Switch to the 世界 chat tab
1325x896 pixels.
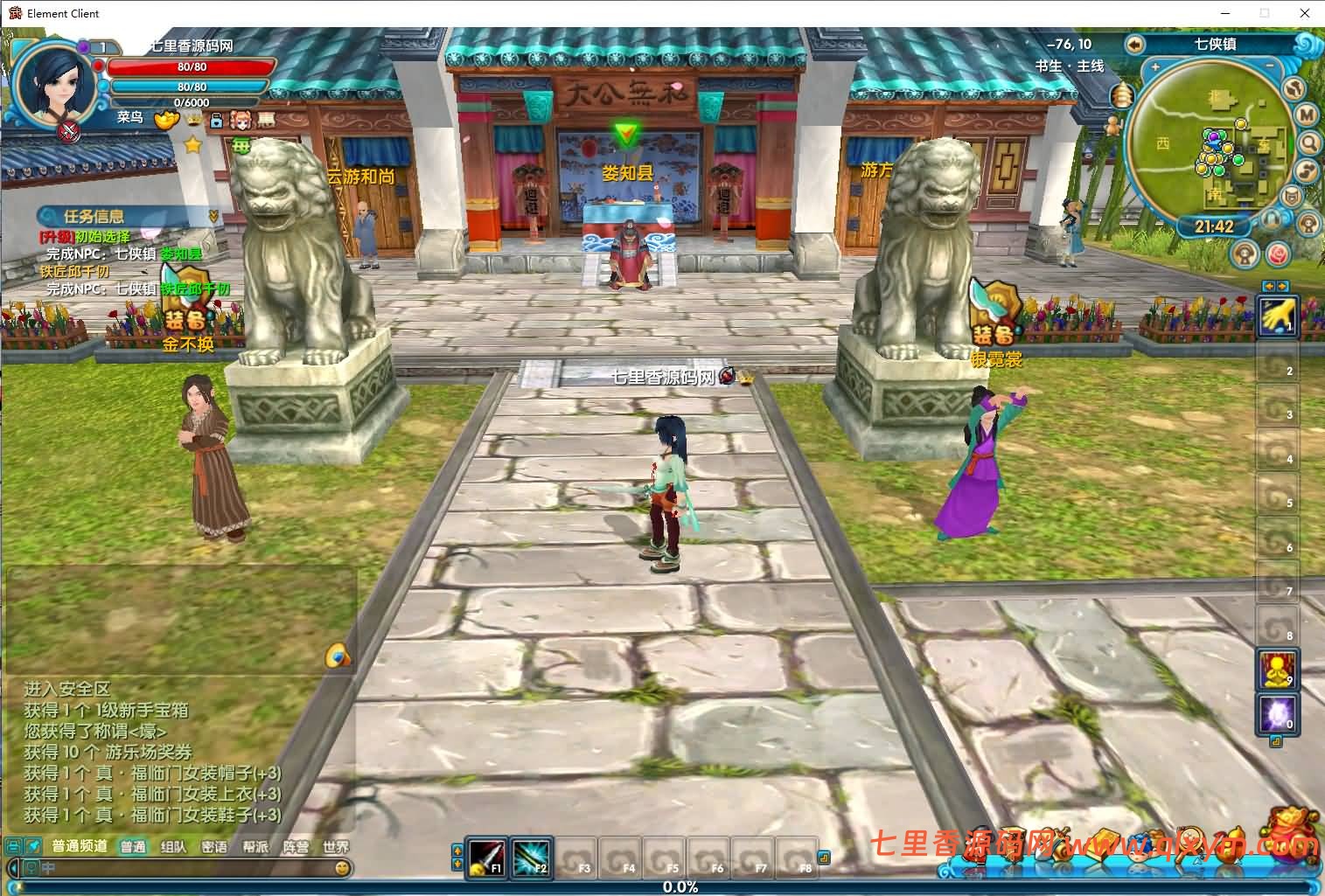(336, 846)
